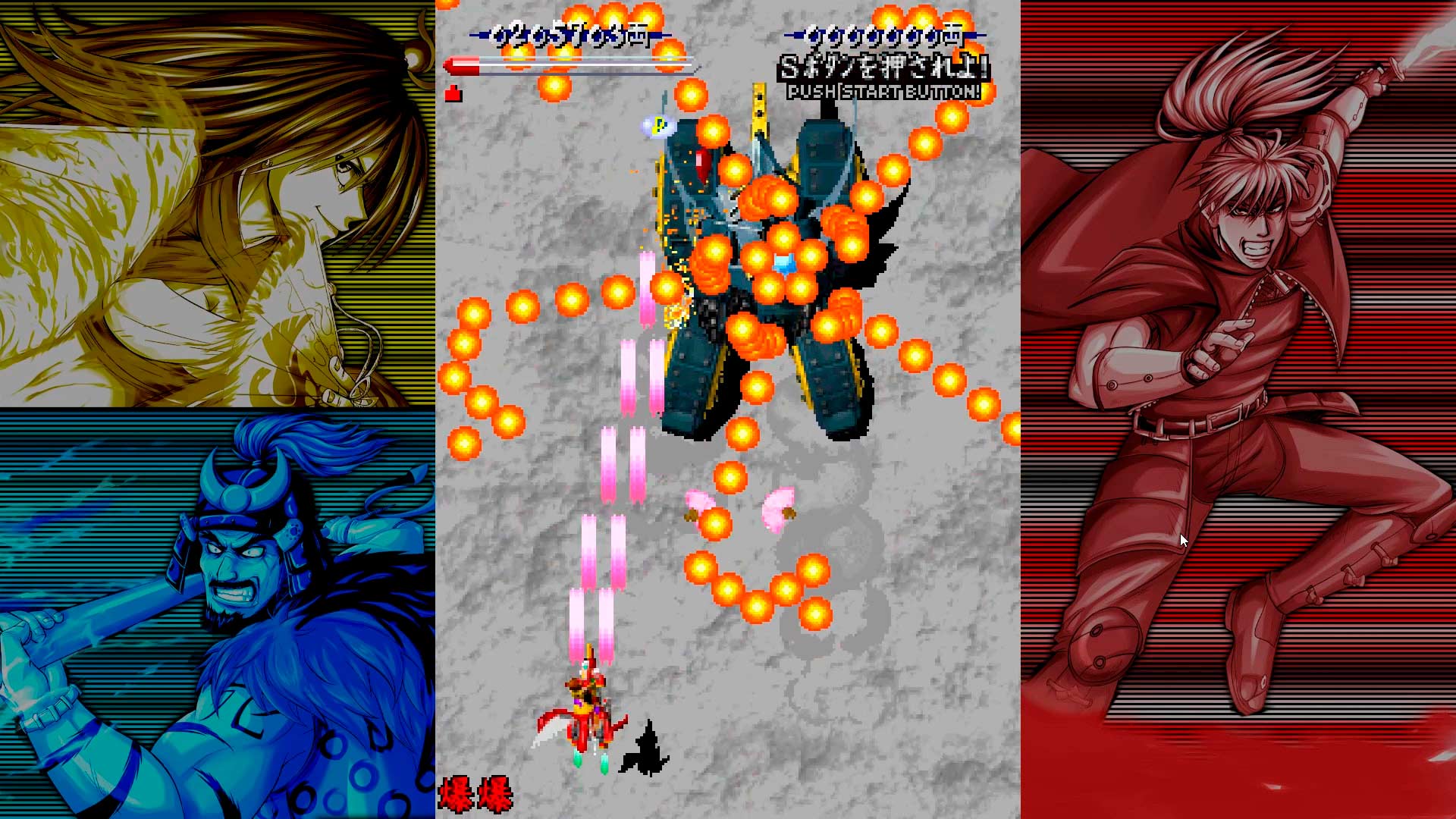Click the player's red samurai plane
The width and height of the screenshot is (1456, 819).
(x=588, y=713)
